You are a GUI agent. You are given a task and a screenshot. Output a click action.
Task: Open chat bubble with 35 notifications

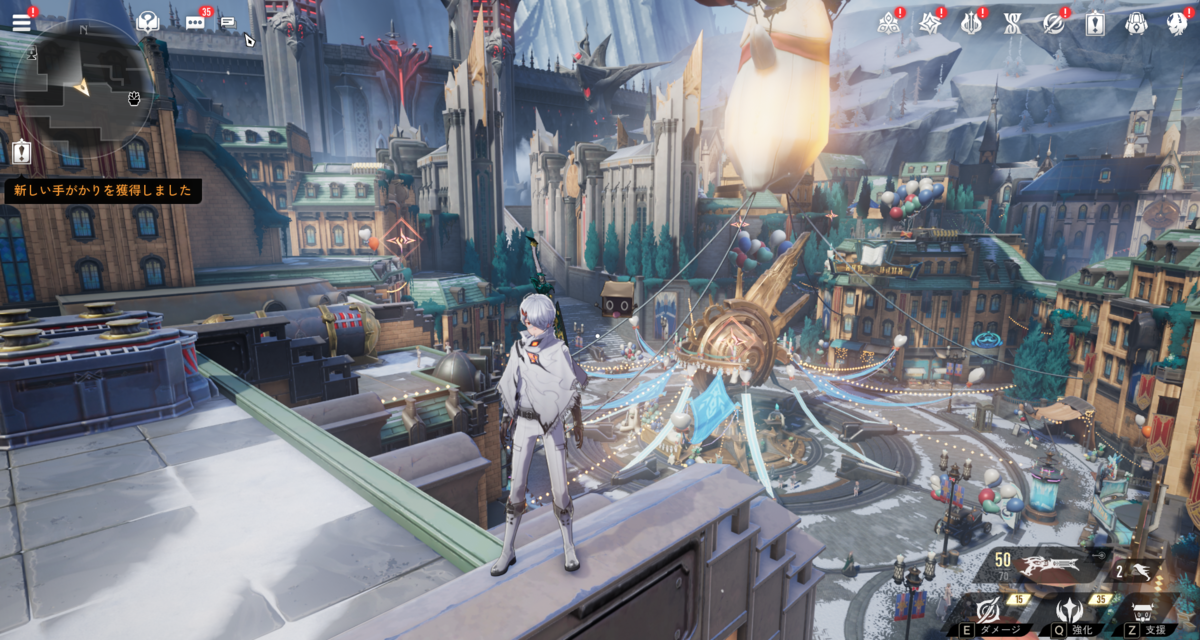pyautogui.click(x=197, y=22)
